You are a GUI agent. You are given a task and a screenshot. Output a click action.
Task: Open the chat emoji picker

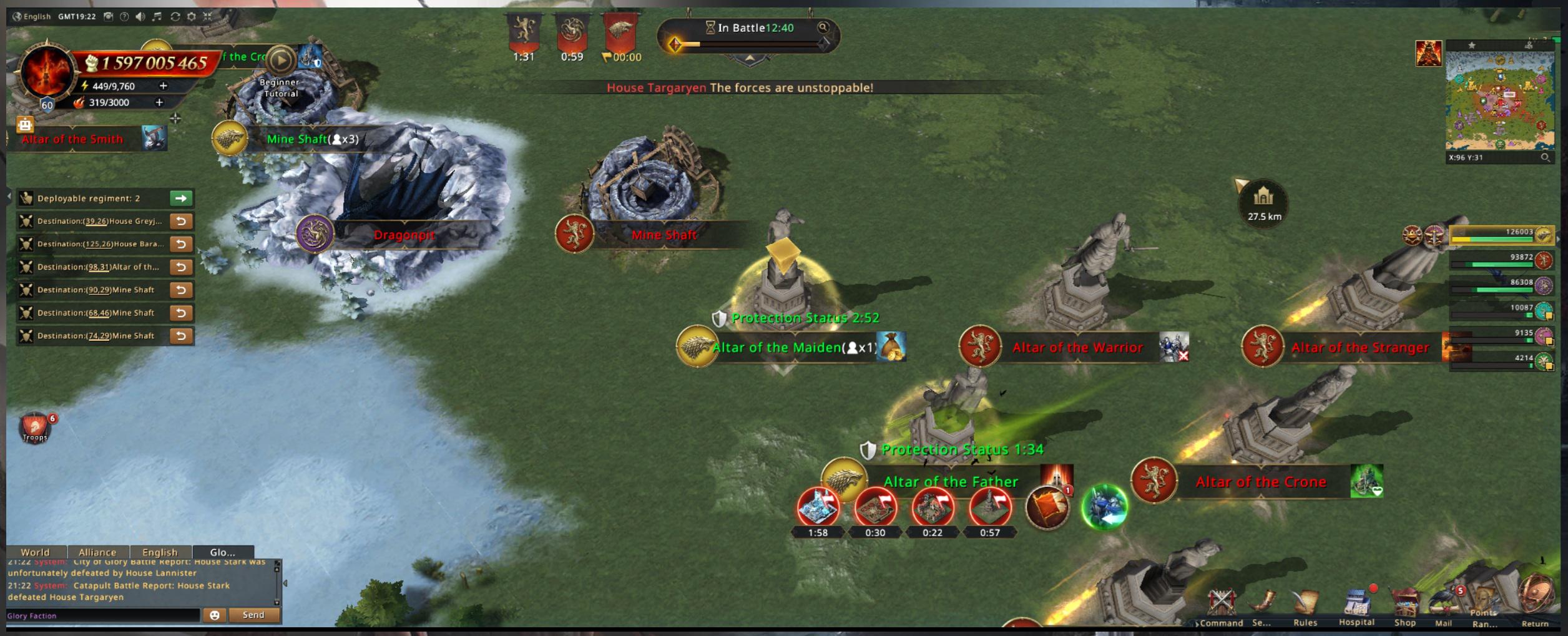coord(215,615)
